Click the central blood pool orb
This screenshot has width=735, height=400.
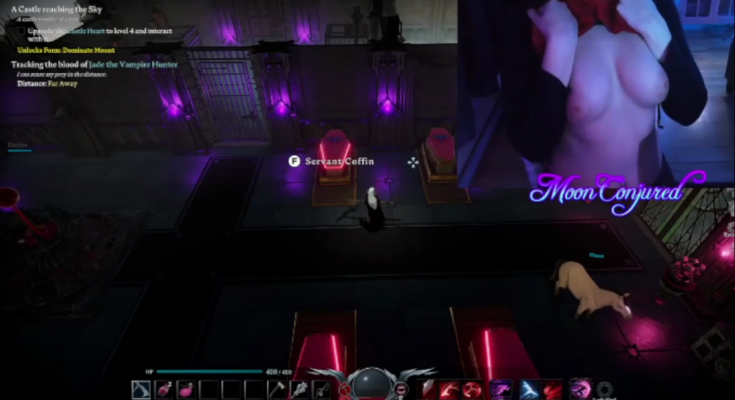point(369,384)
